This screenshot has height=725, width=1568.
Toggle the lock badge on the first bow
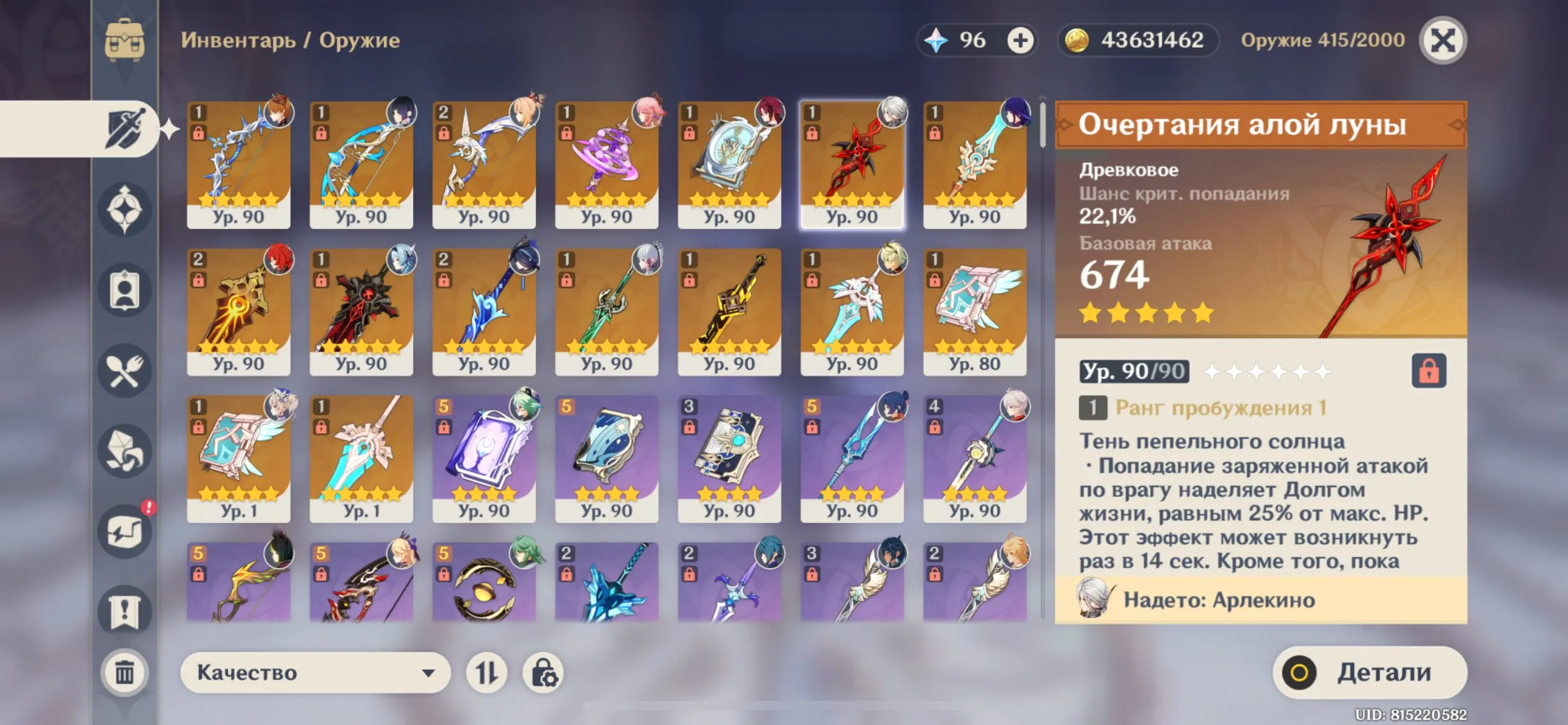(x=198, y=134)
